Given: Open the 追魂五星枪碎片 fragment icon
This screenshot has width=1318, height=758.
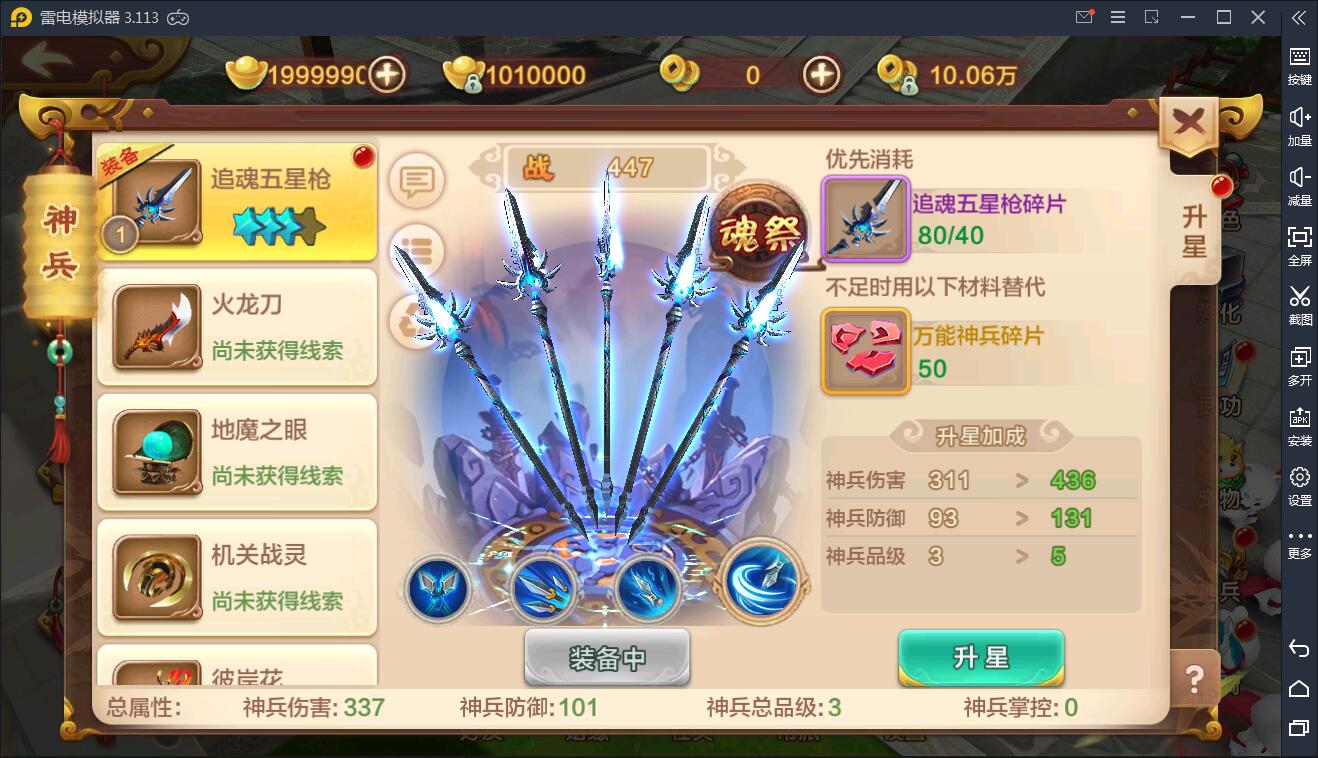Looking at the screenshot, I should pos(864,218).
